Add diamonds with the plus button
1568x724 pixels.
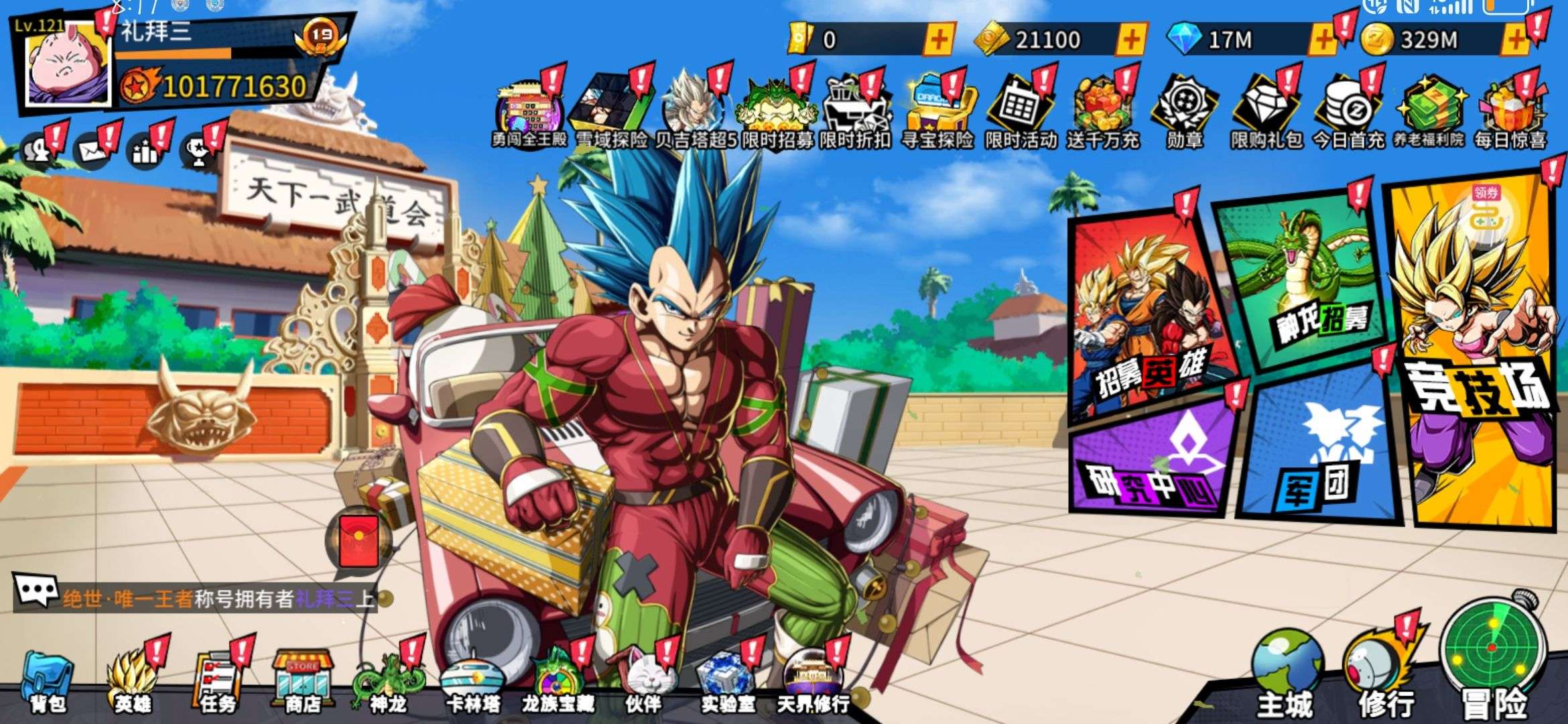1322,40
